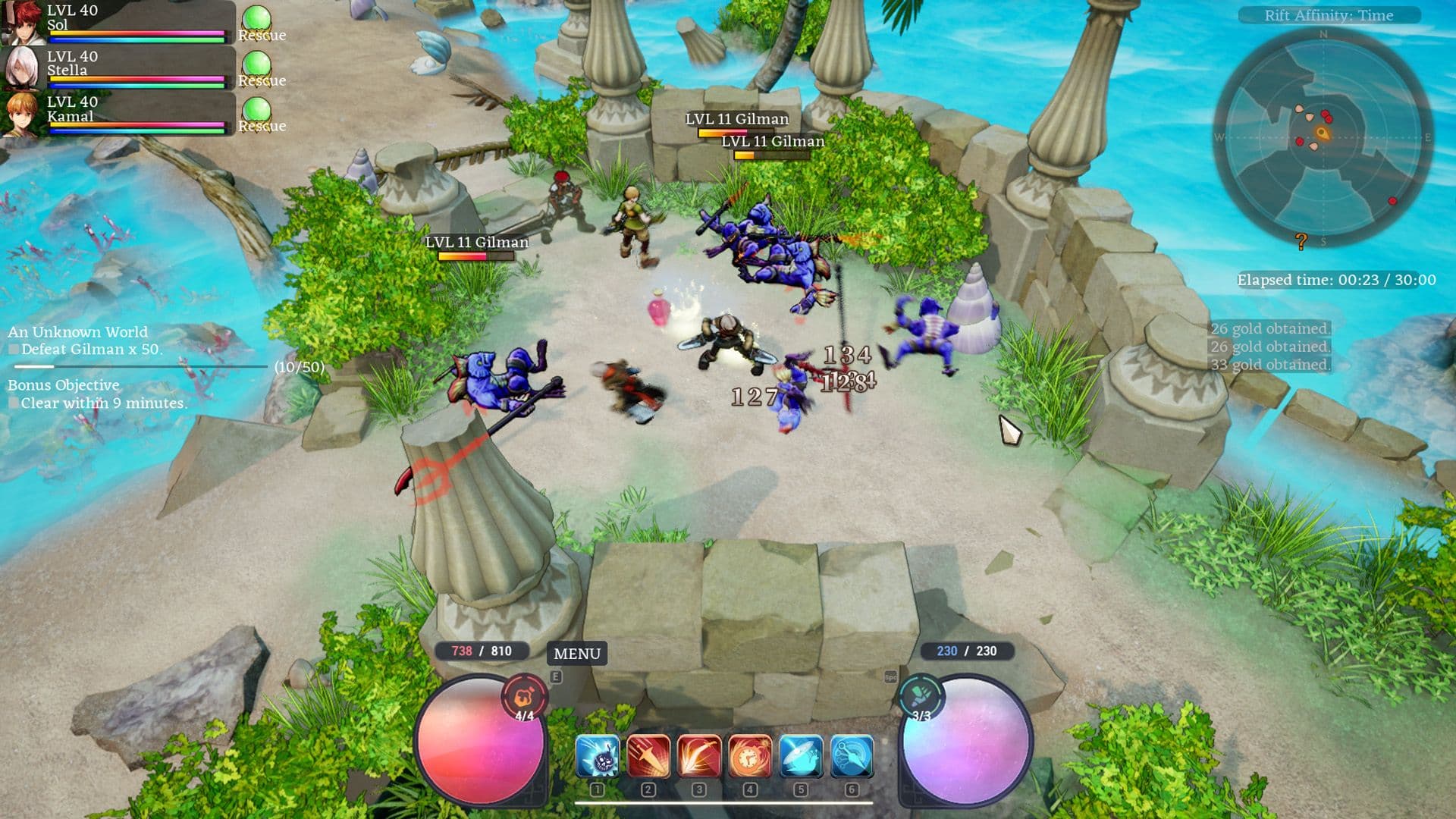The height and width of the screenshot is (819, 1456).
Task: Select the Defeat Gilman x 50 objective
Action: (x=91, y=350)
